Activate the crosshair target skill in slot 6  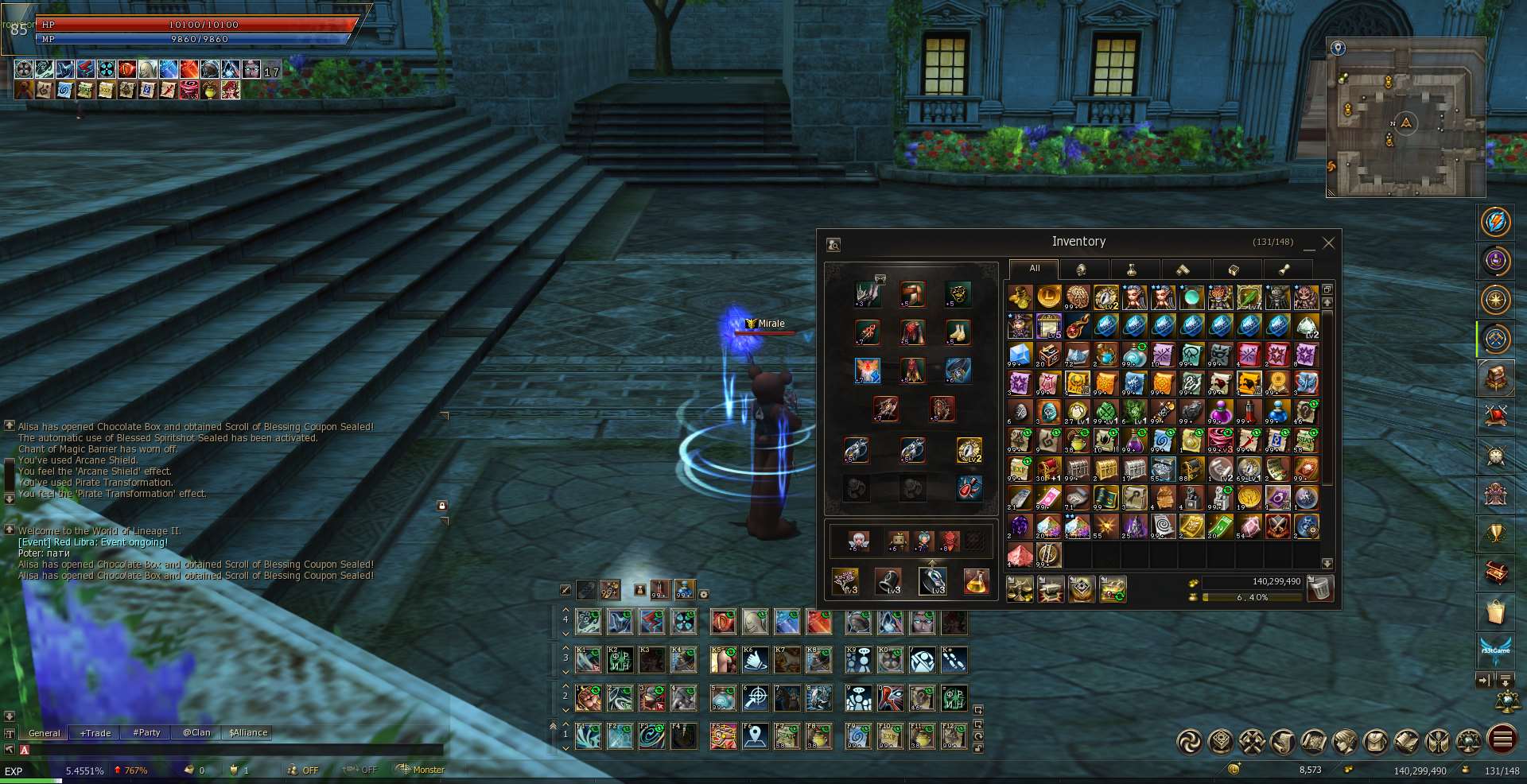pos(755,698)
